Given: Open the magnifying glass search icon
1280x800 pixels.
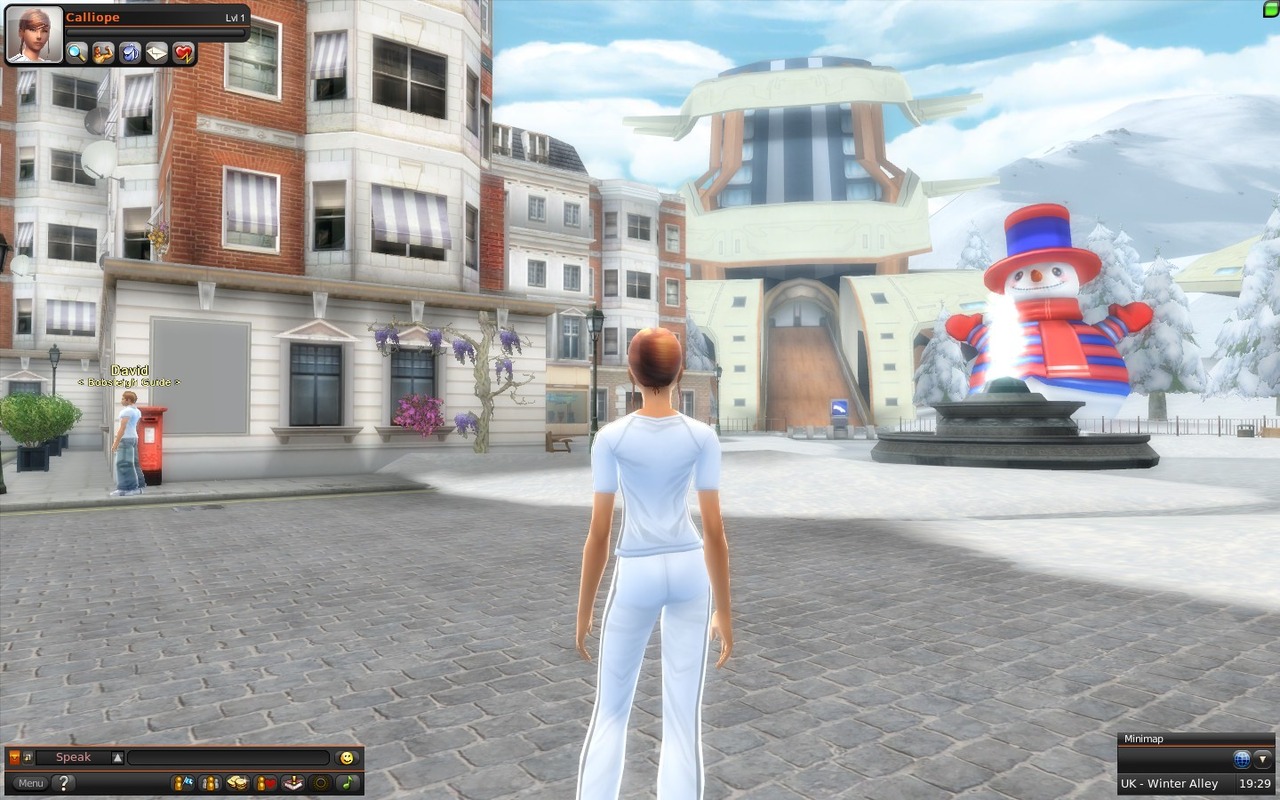Looking at the screenshot, I should pos(77,53).
